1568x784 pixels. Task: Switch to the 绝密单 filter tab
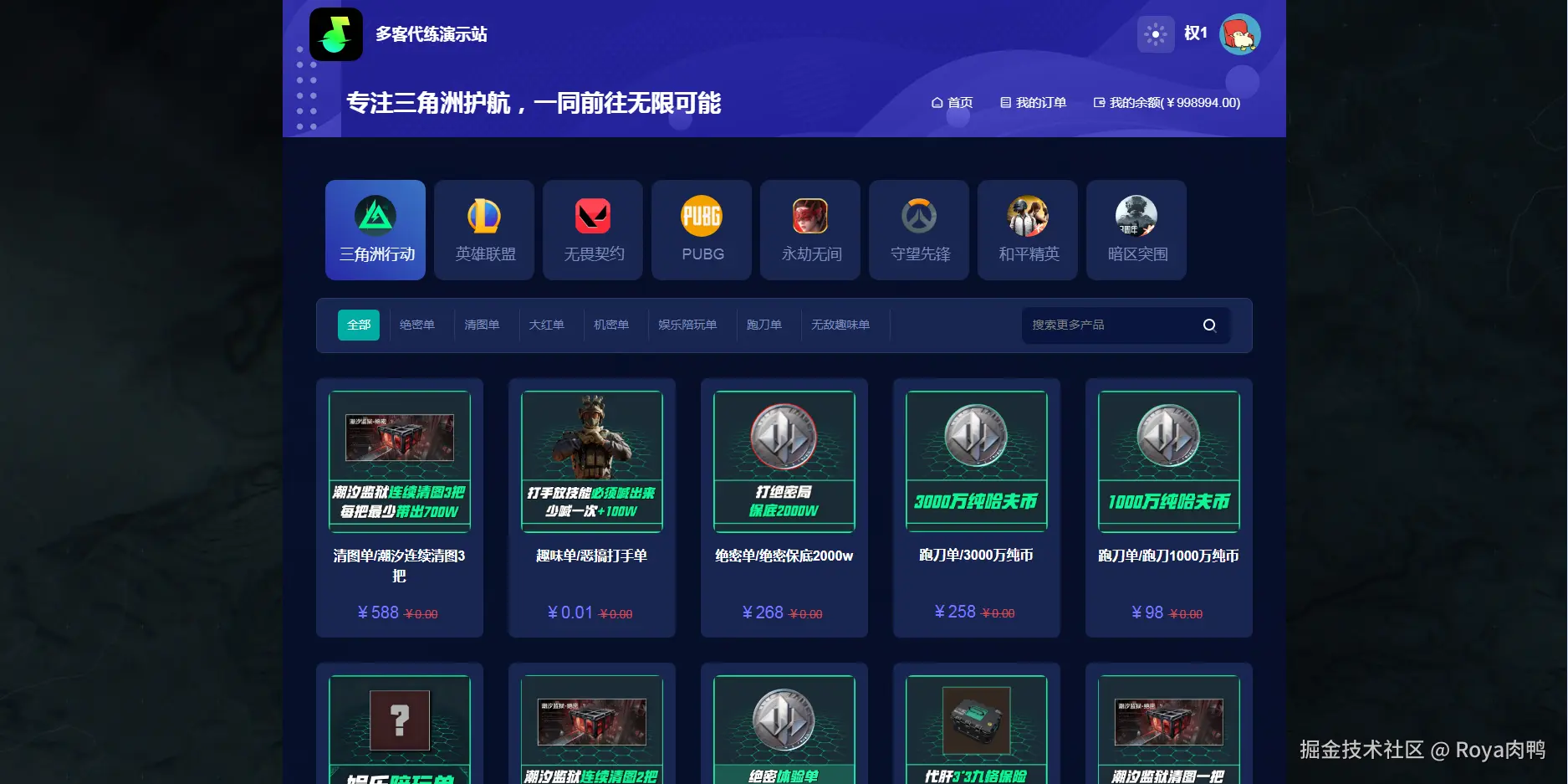[418, 325]
